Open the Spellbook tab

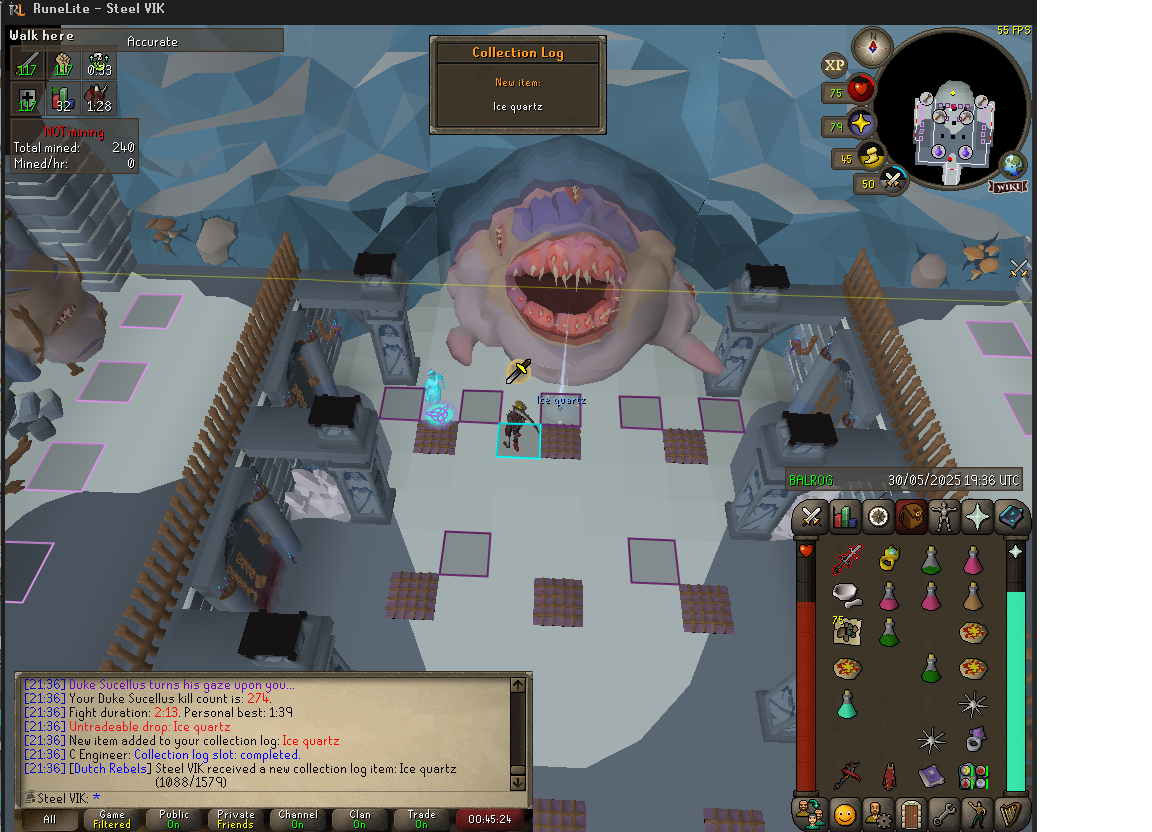coord(1011,517)
